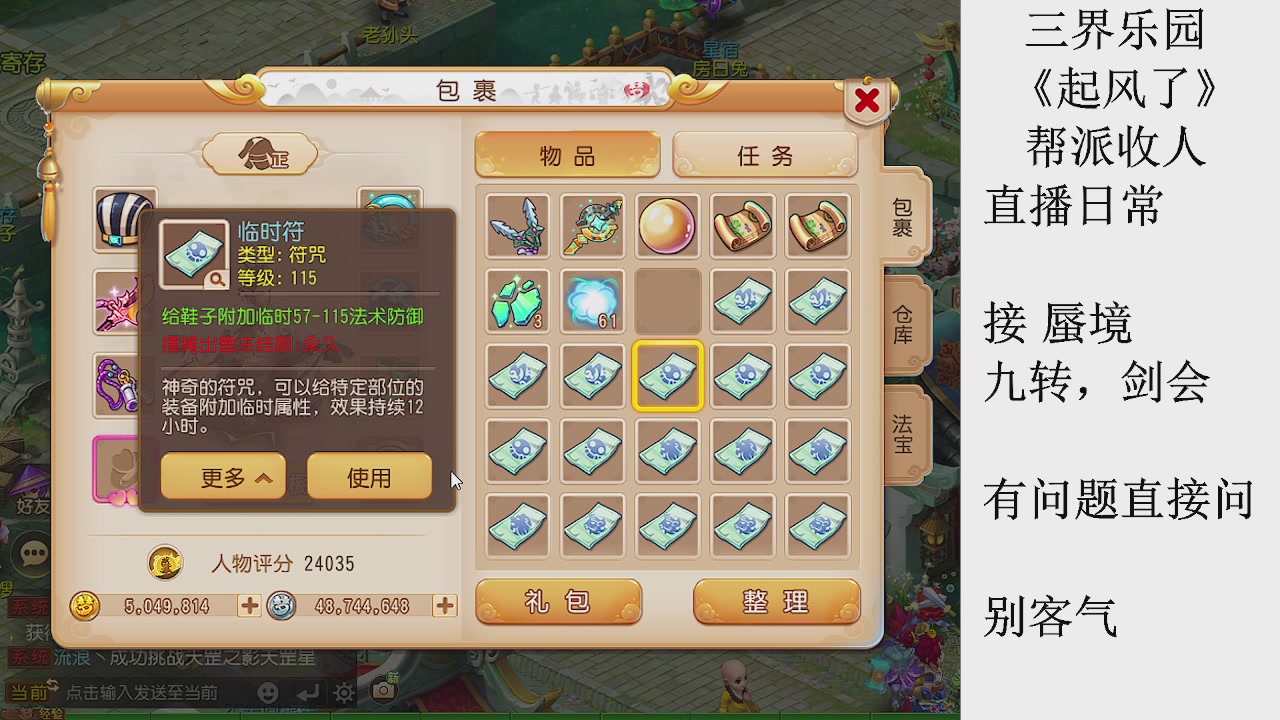Collapse the 更多 options on the item tooltip
The height and width of the screenshot is (720, 1280).
click(222, 477)
